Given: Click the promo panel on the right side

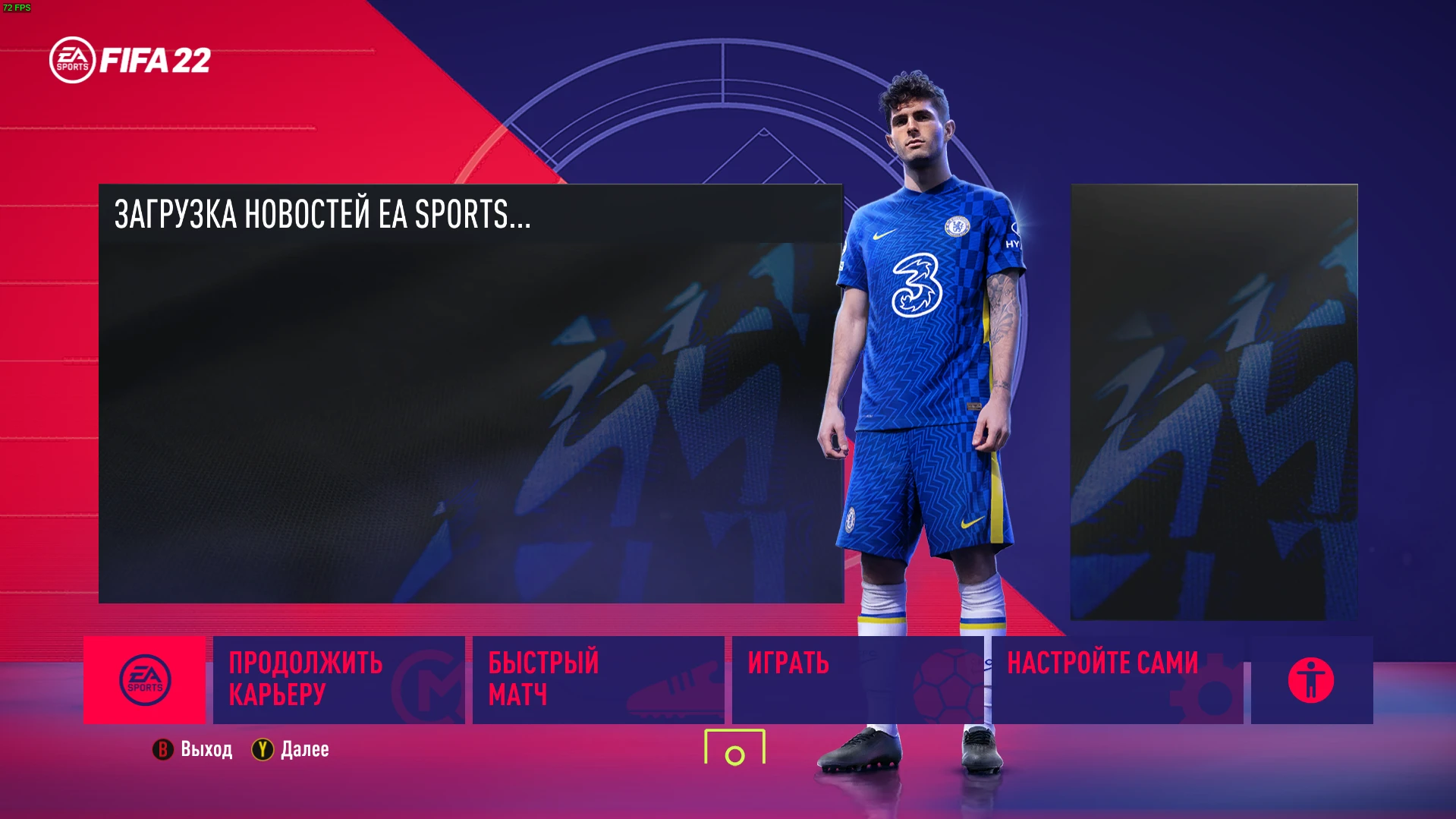Looking at the screenshot, I should pos(1212,403).
